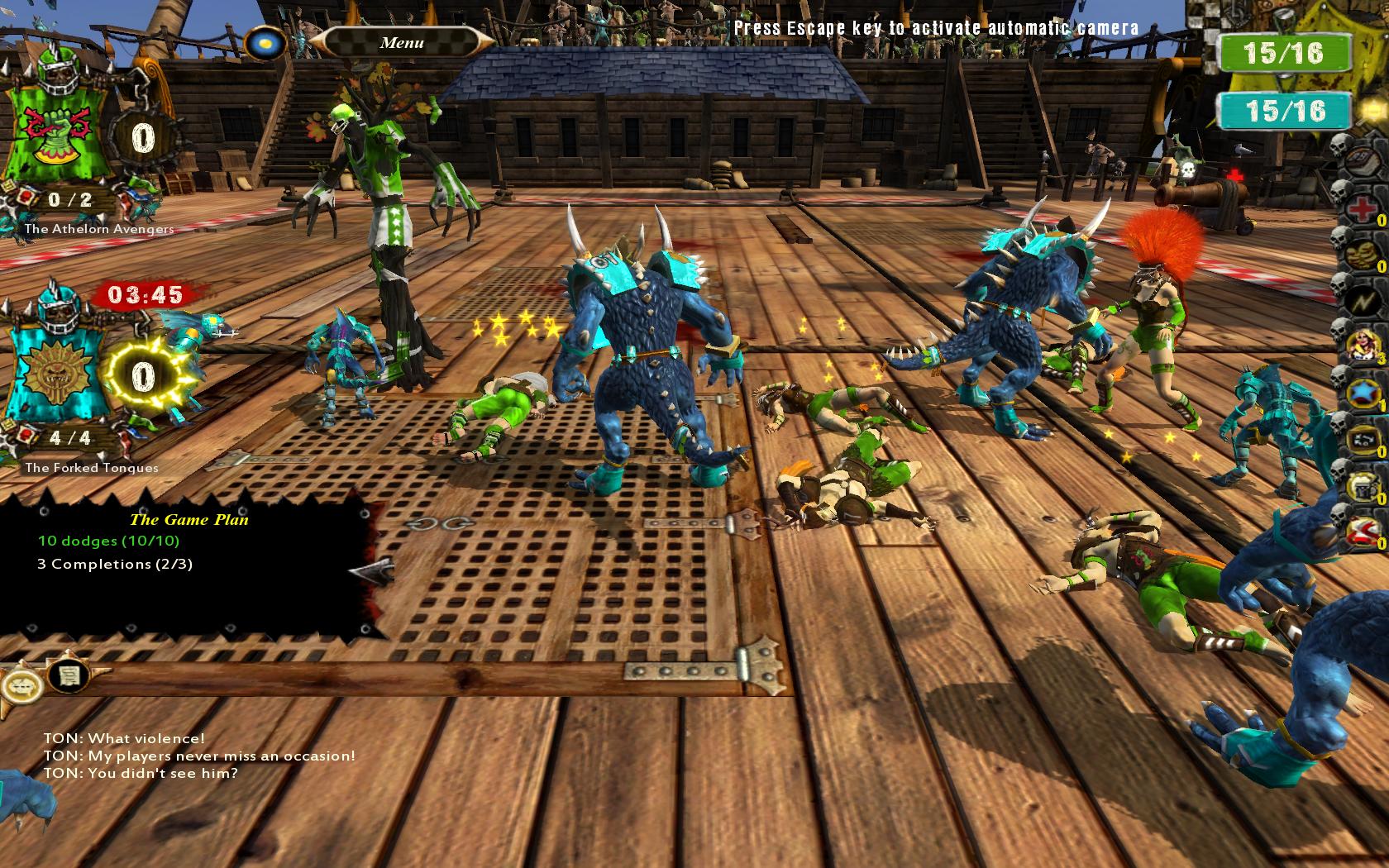Activate the lightning wizard icon
1389x868 pixels.
(x=1362, y=299)
